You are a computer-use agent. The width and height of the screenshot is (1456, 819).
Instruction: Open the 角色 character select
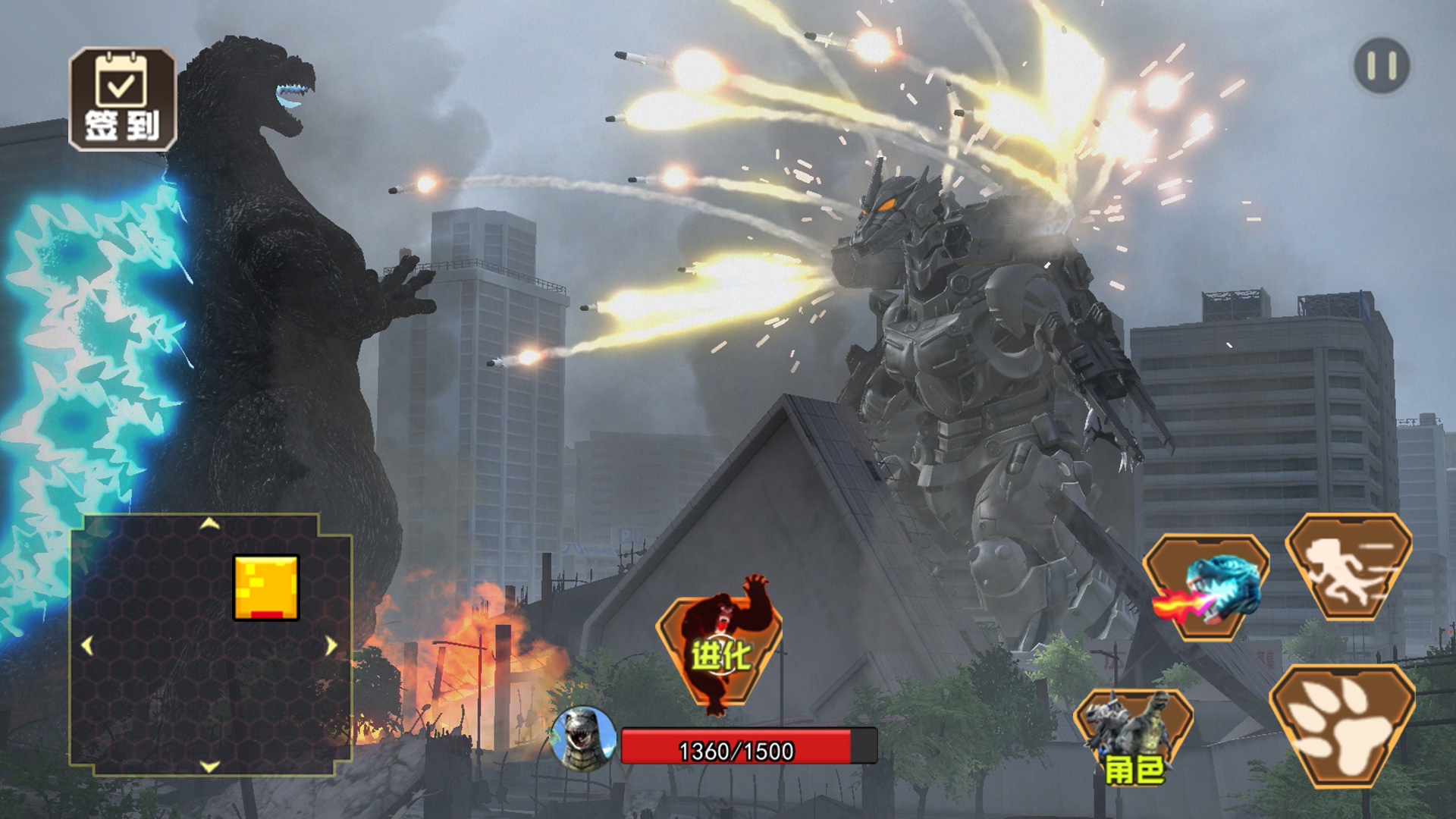pyautogui.click(x=1133, y=736)
